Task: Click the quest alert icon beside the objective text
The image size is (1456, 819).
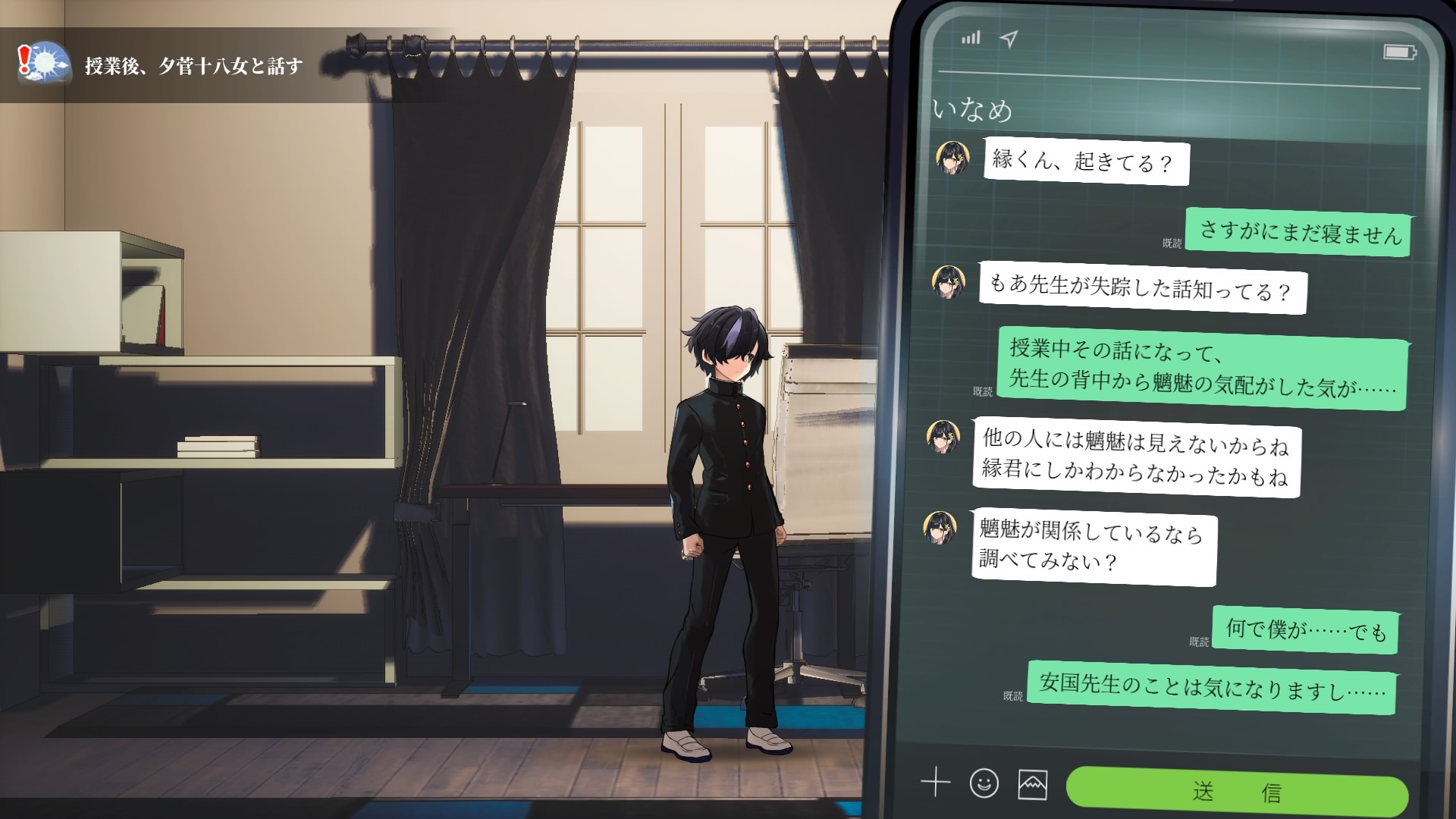Action: [24, 59]
